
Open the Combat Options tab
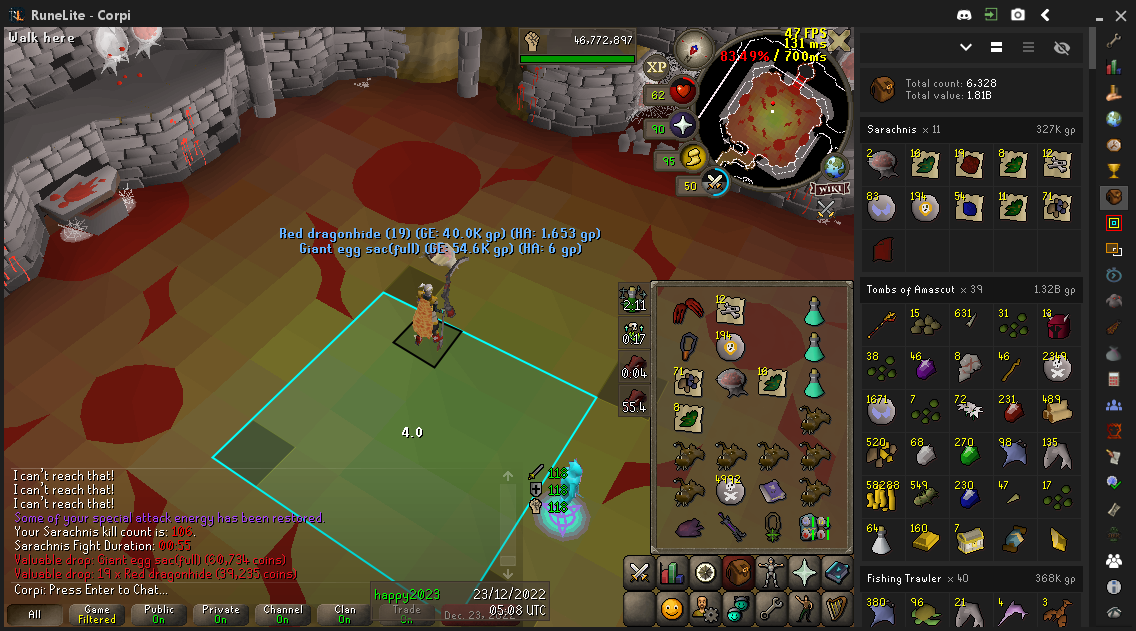(638, 574)
